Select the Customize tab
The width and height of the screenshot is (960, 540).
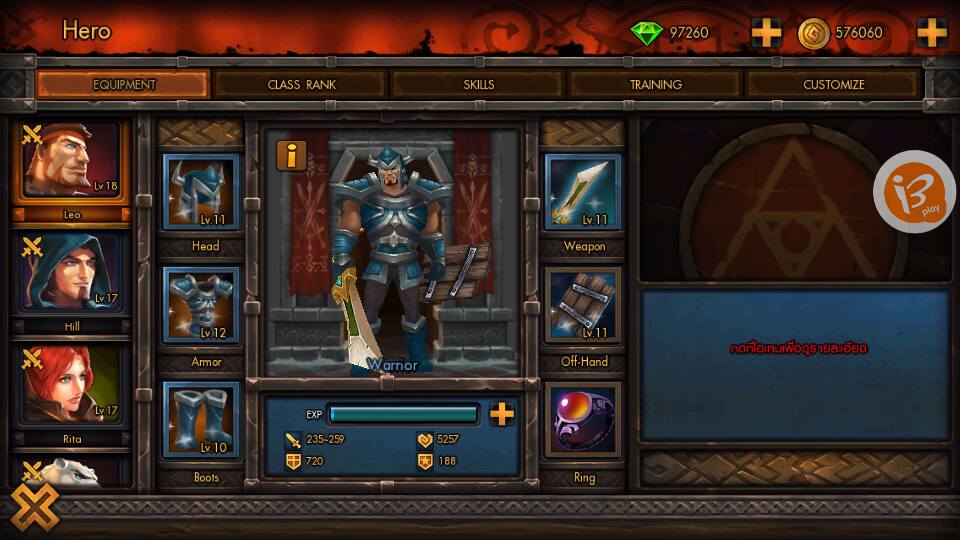click(834, 85)
